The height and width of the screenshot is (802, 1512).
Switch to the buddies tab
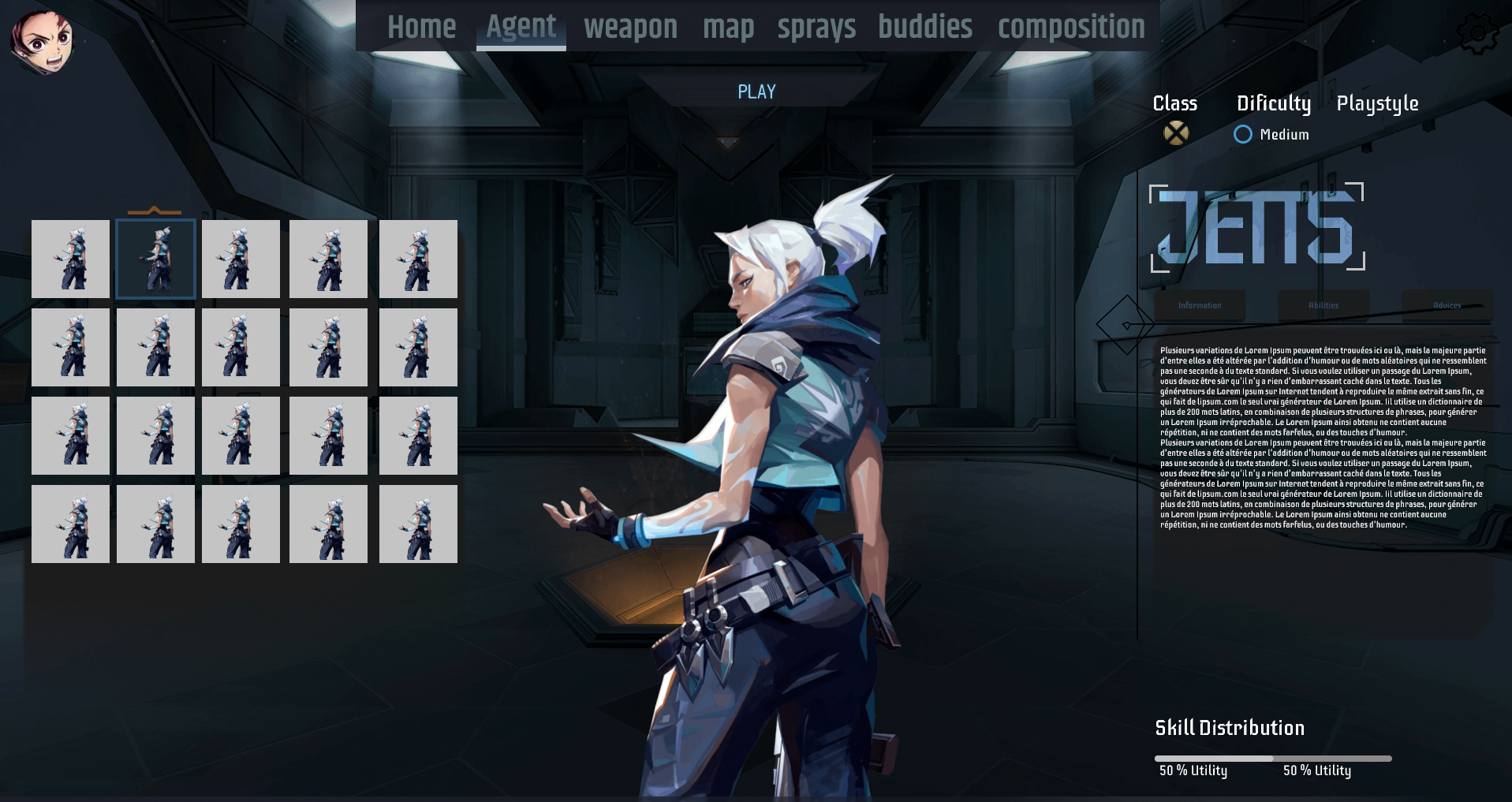pos(925,28)
